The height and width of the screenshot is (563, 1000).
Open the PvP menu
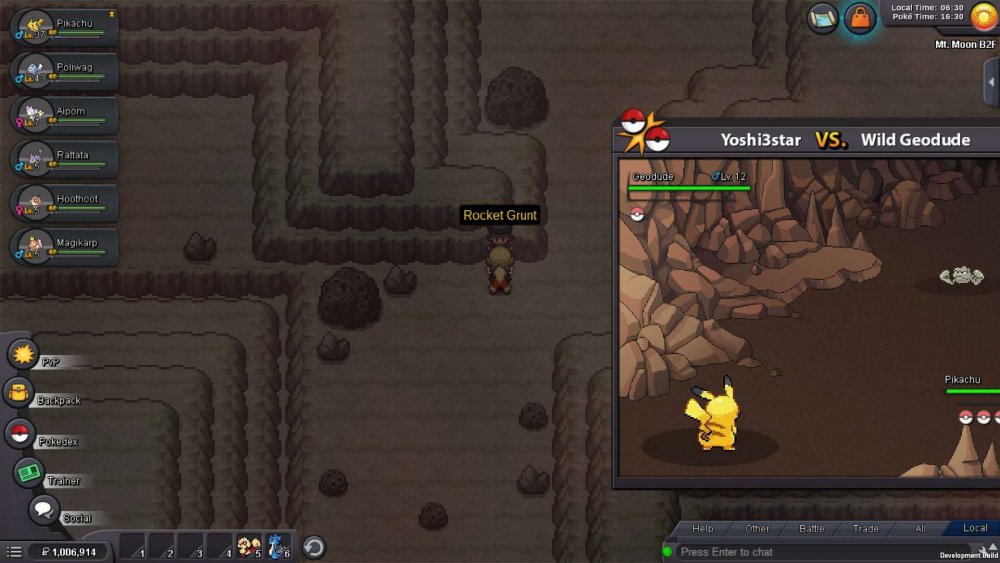(23, 354)
